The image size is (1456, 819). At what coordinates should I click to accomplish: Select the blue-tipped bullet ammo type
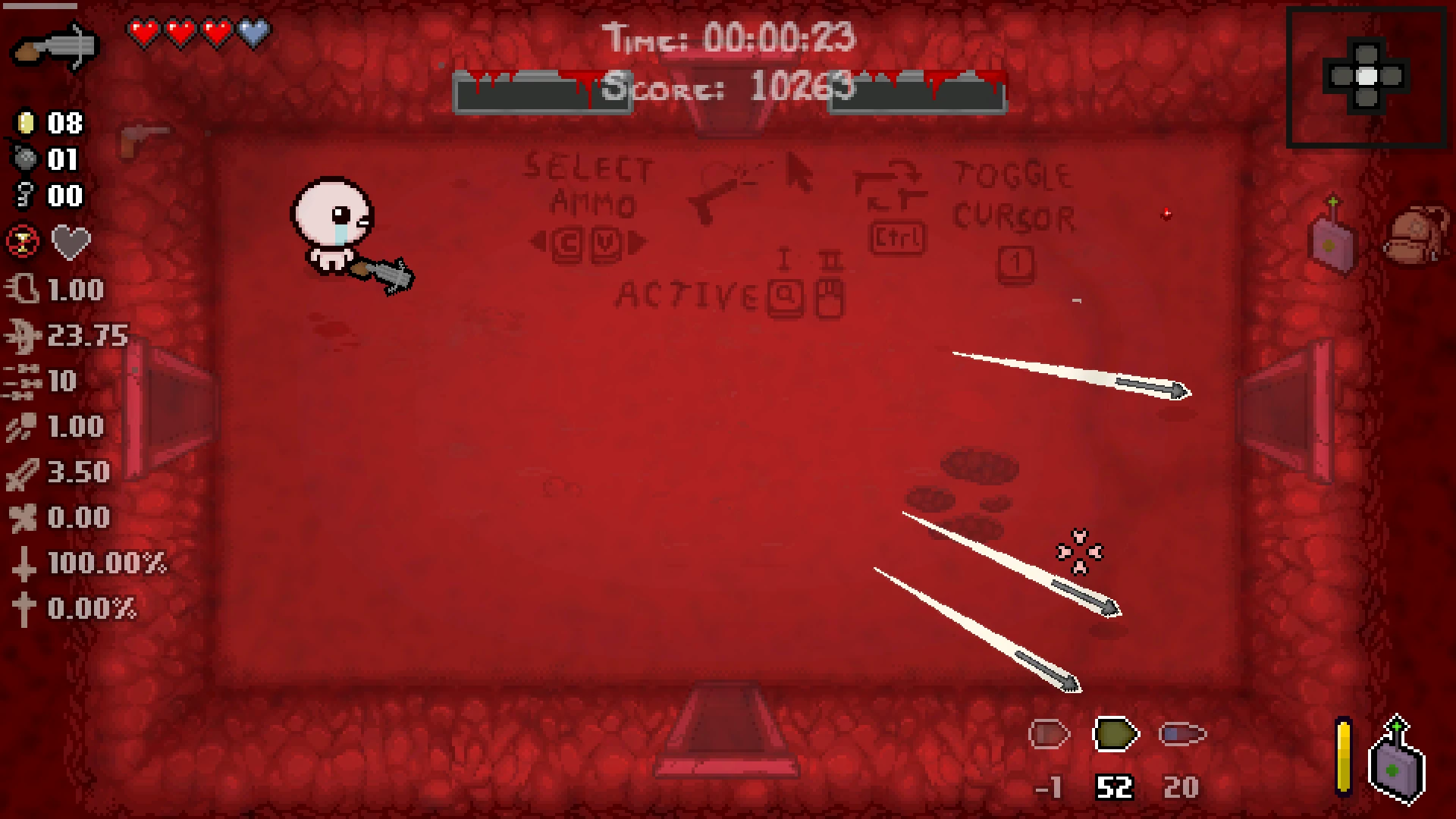click(1181, 733)
